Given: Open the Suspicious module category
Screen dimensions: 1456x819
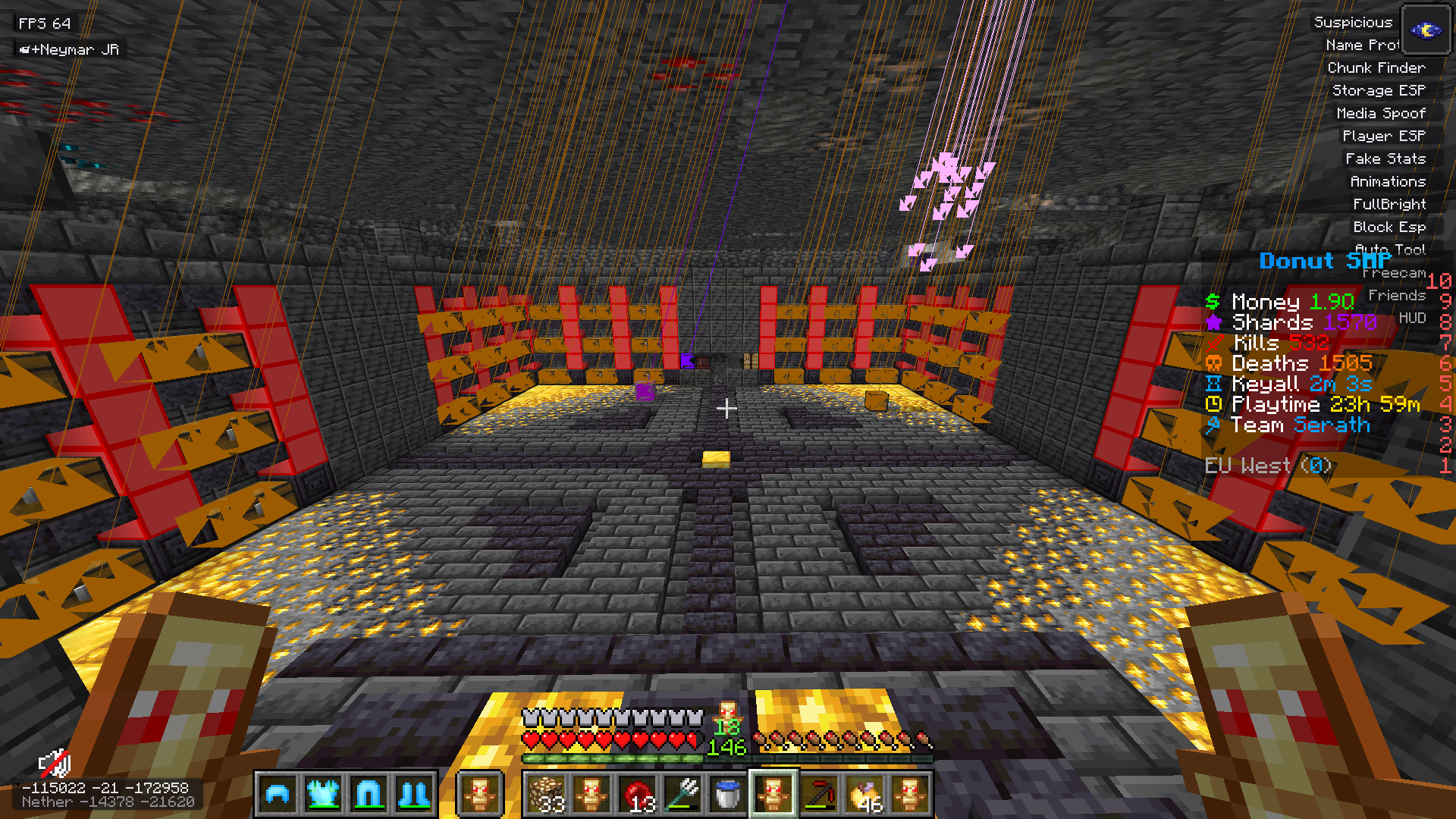Looking at the screenshot, I should tap(1354, 22).
